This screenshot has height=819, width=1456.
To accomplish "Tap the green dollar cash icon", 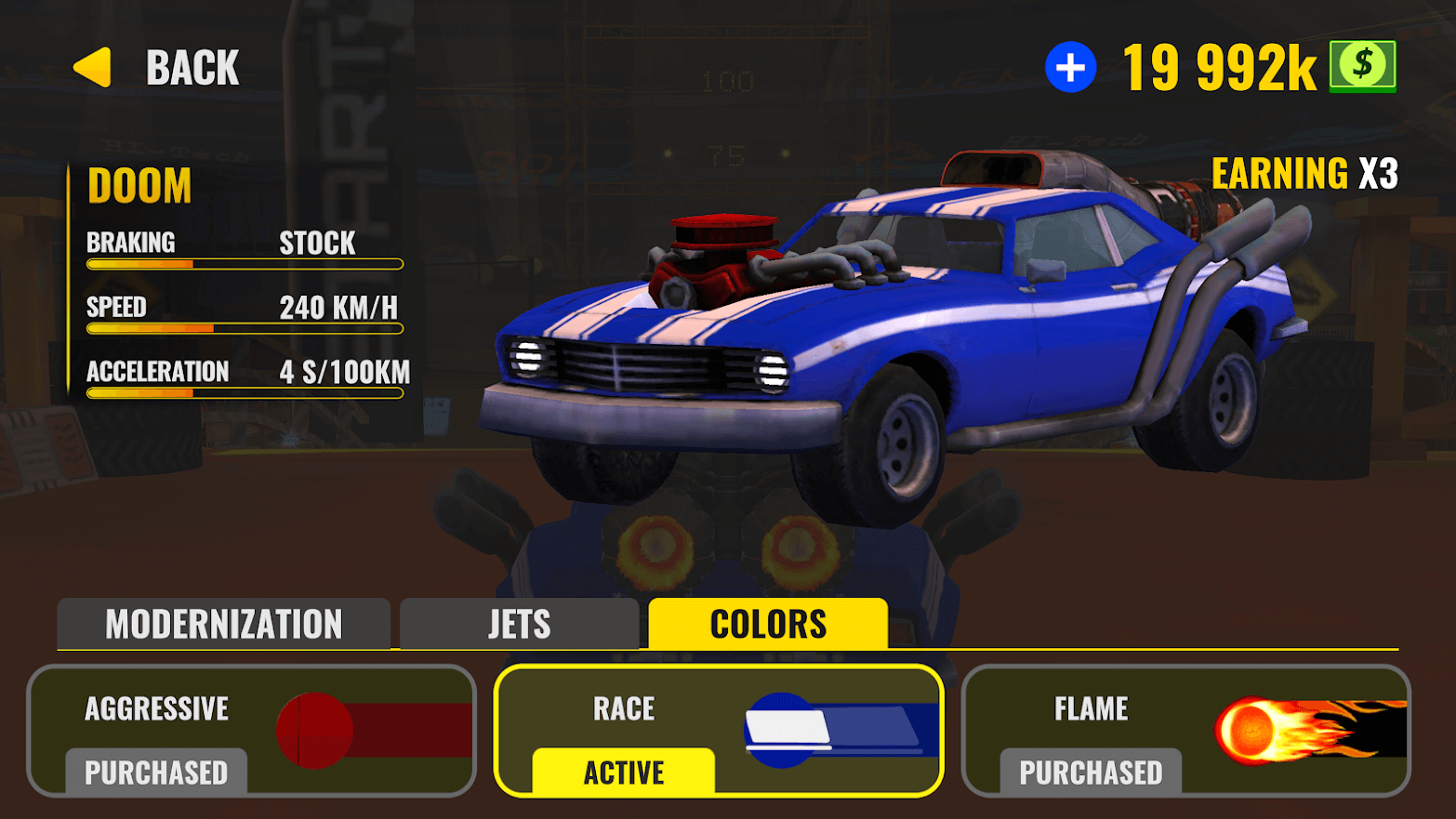I will [1362, 67].
